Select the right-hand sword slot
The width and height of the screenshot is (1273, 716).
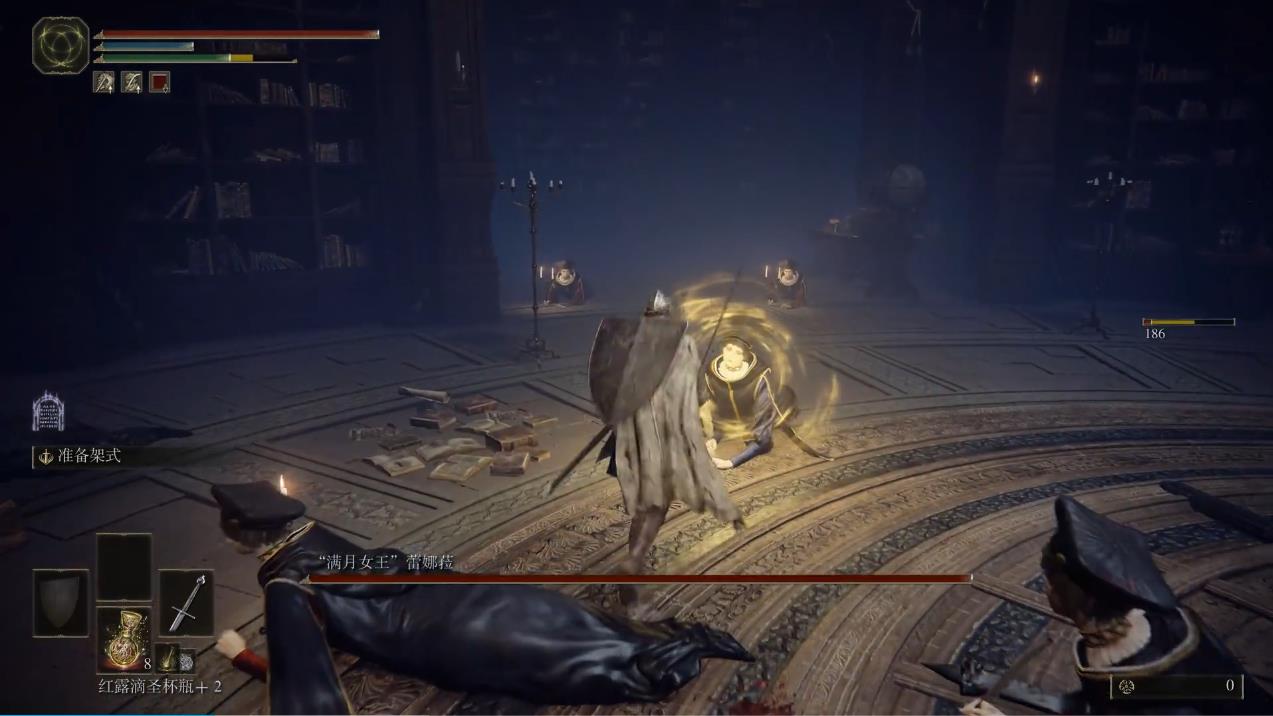[186, 602]
